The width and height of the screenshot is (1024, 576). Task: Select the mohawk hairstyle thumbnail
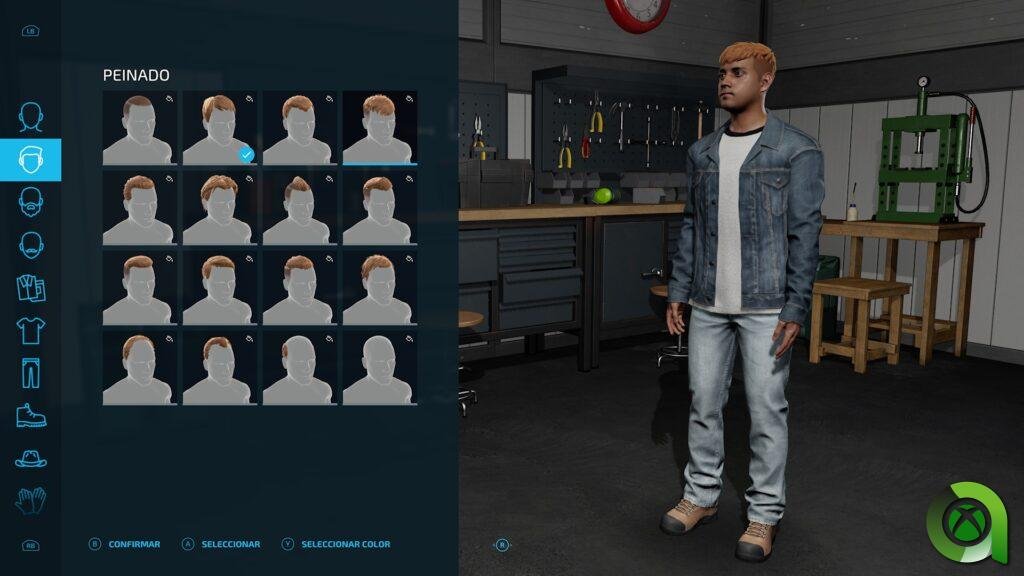click(299, 208)
